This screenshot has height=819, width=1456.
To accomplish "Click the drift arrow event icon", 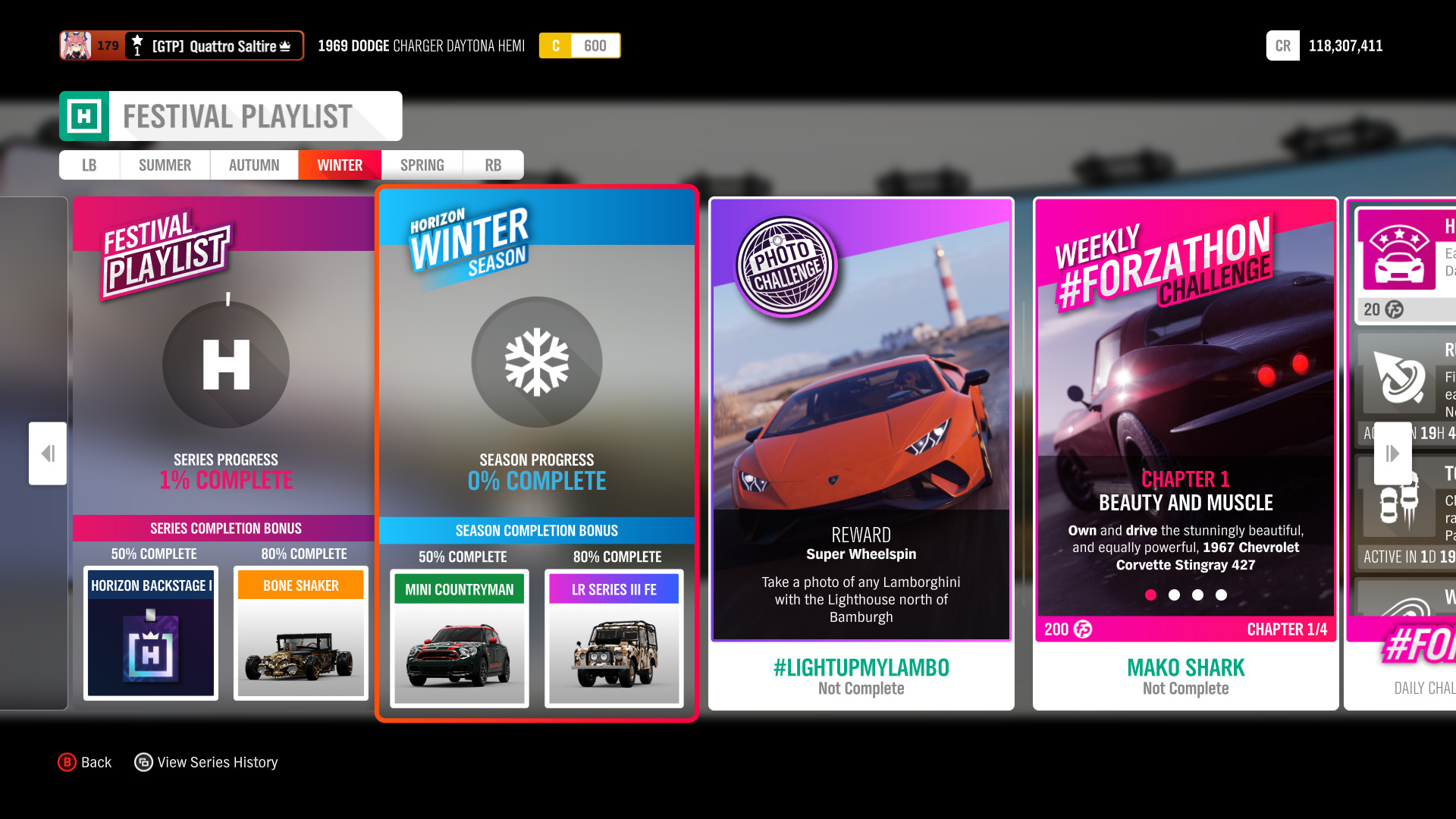I will 1399,377.
